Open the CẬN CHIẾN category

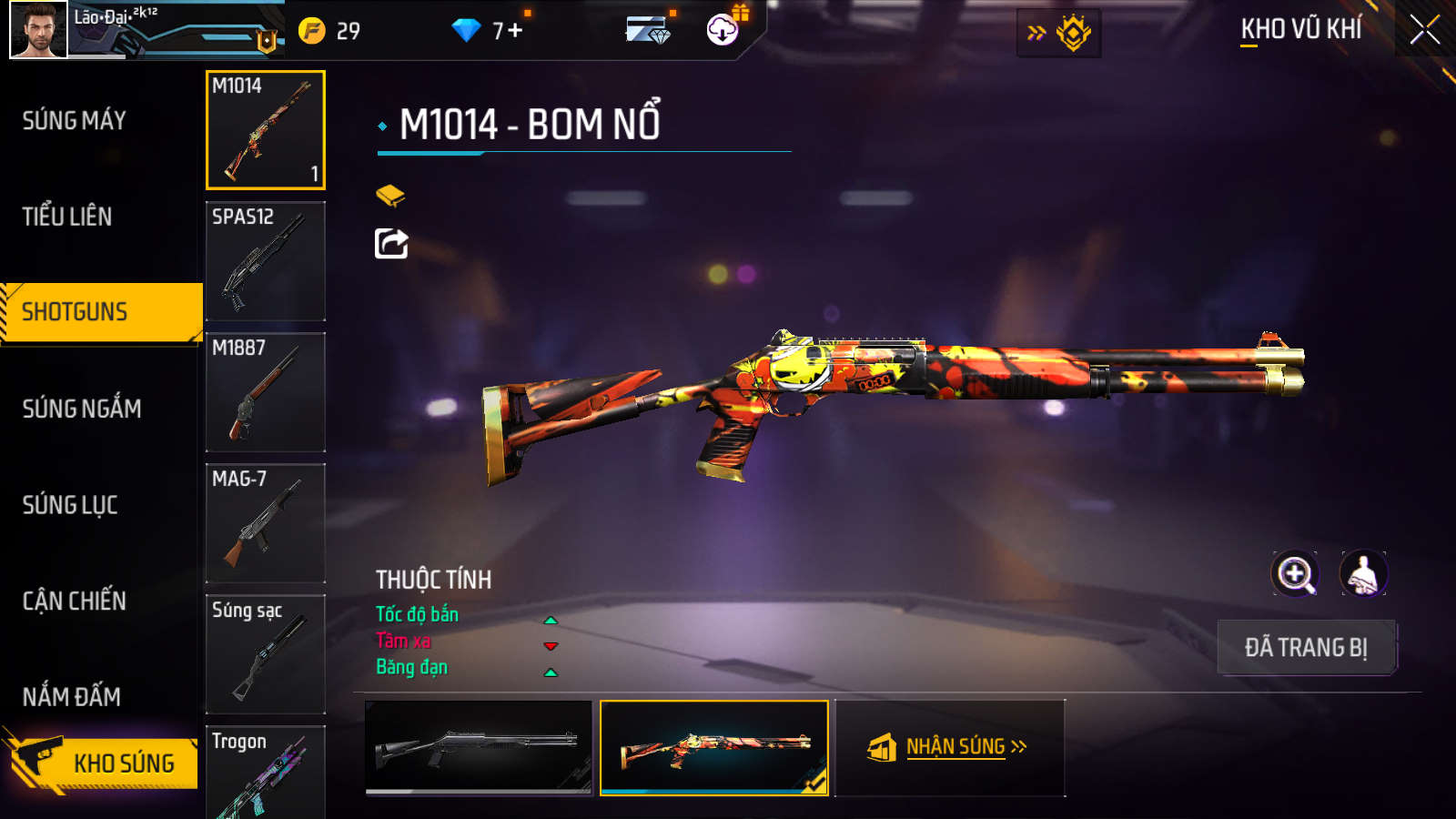tap(75, 601)
